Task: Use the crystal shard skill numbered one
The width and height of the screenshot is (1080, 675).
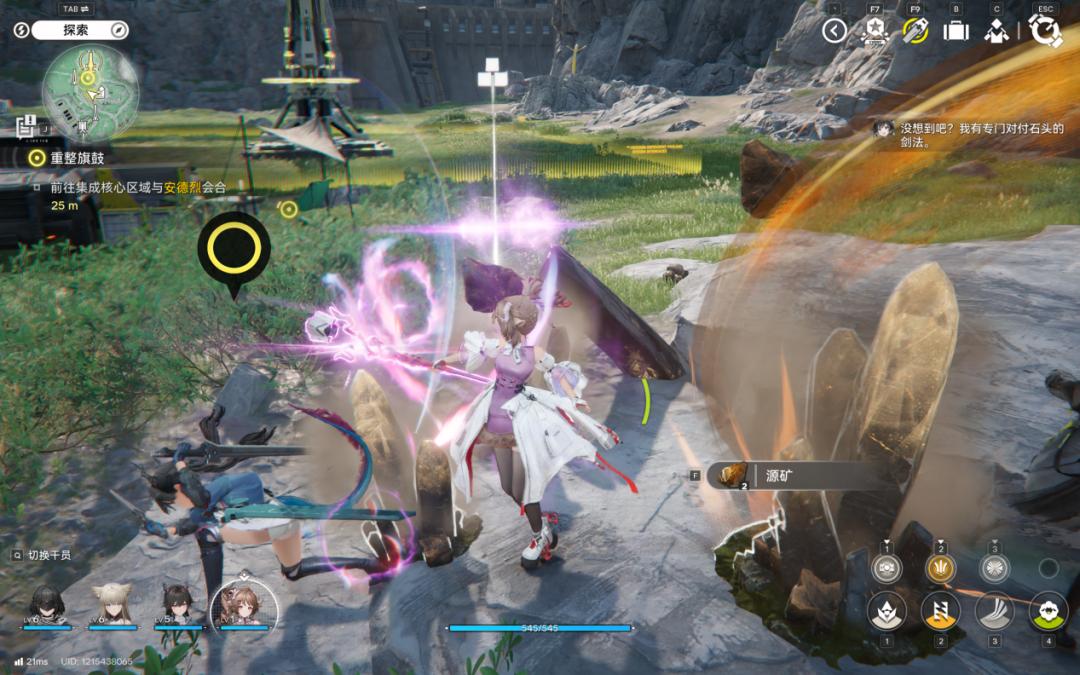Action: tap(886, 610)
